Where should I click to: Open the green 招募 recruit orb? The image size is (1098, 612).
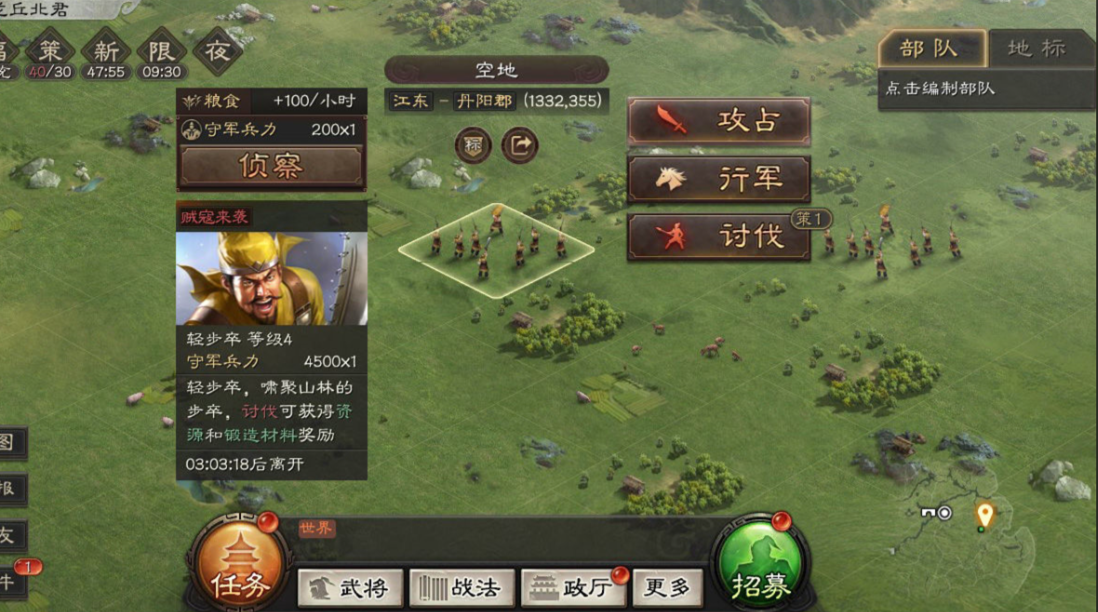click(758, 563)
